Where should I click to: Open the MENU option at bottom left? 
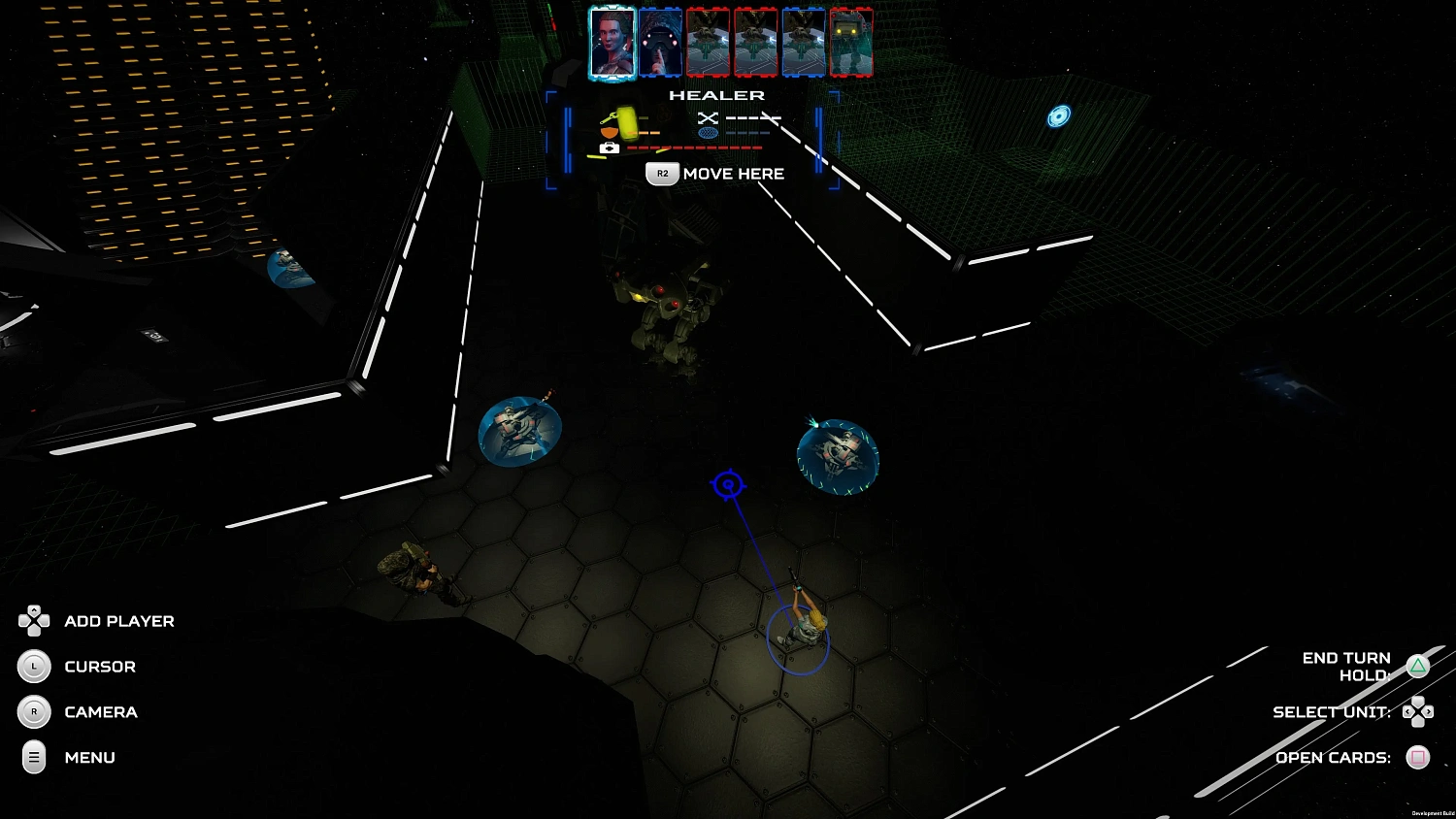89,758
